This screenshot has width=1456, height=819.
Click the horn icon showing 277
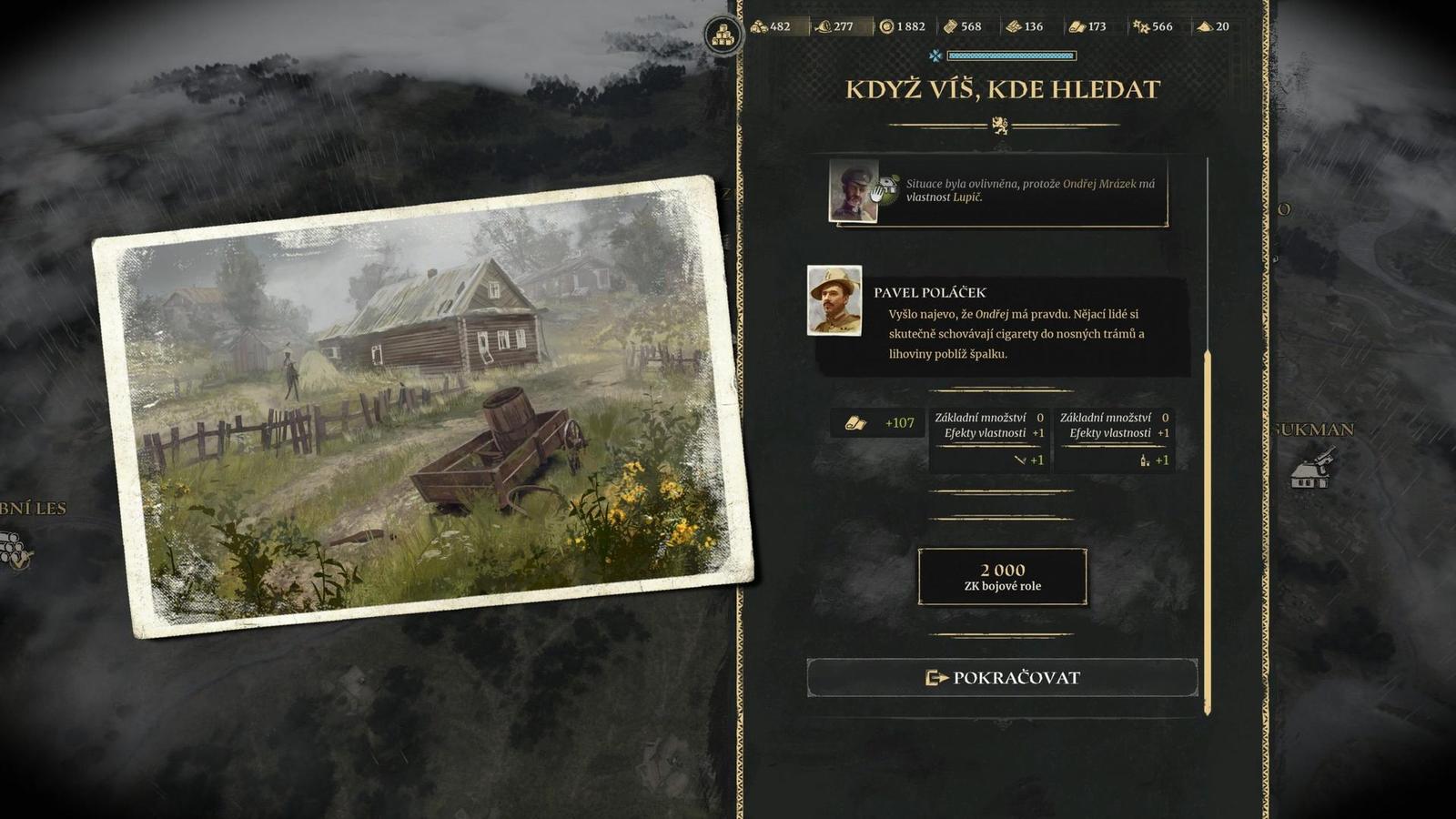824,27
